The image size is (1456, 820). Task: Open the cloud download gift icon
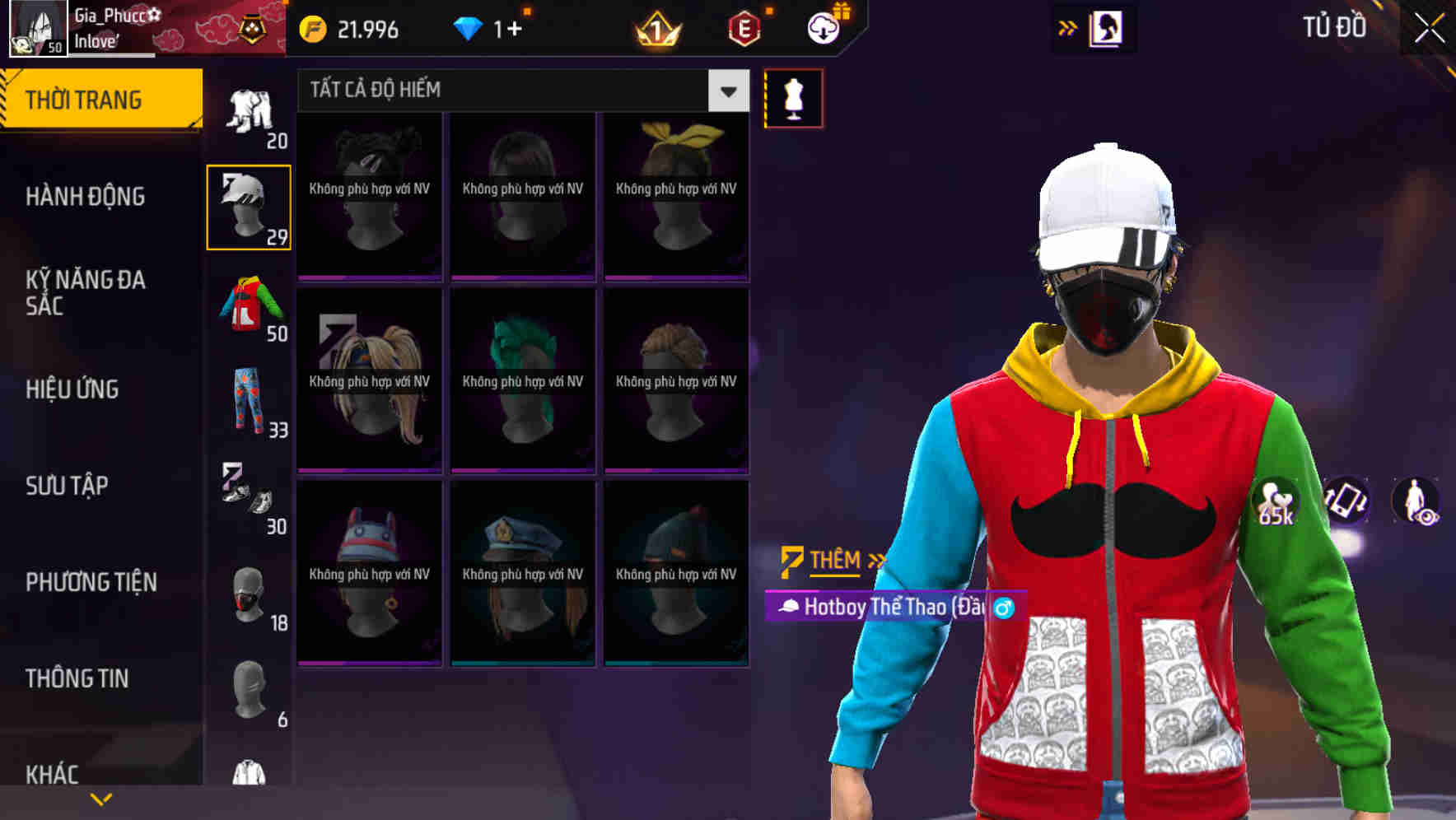click(824, 27)
